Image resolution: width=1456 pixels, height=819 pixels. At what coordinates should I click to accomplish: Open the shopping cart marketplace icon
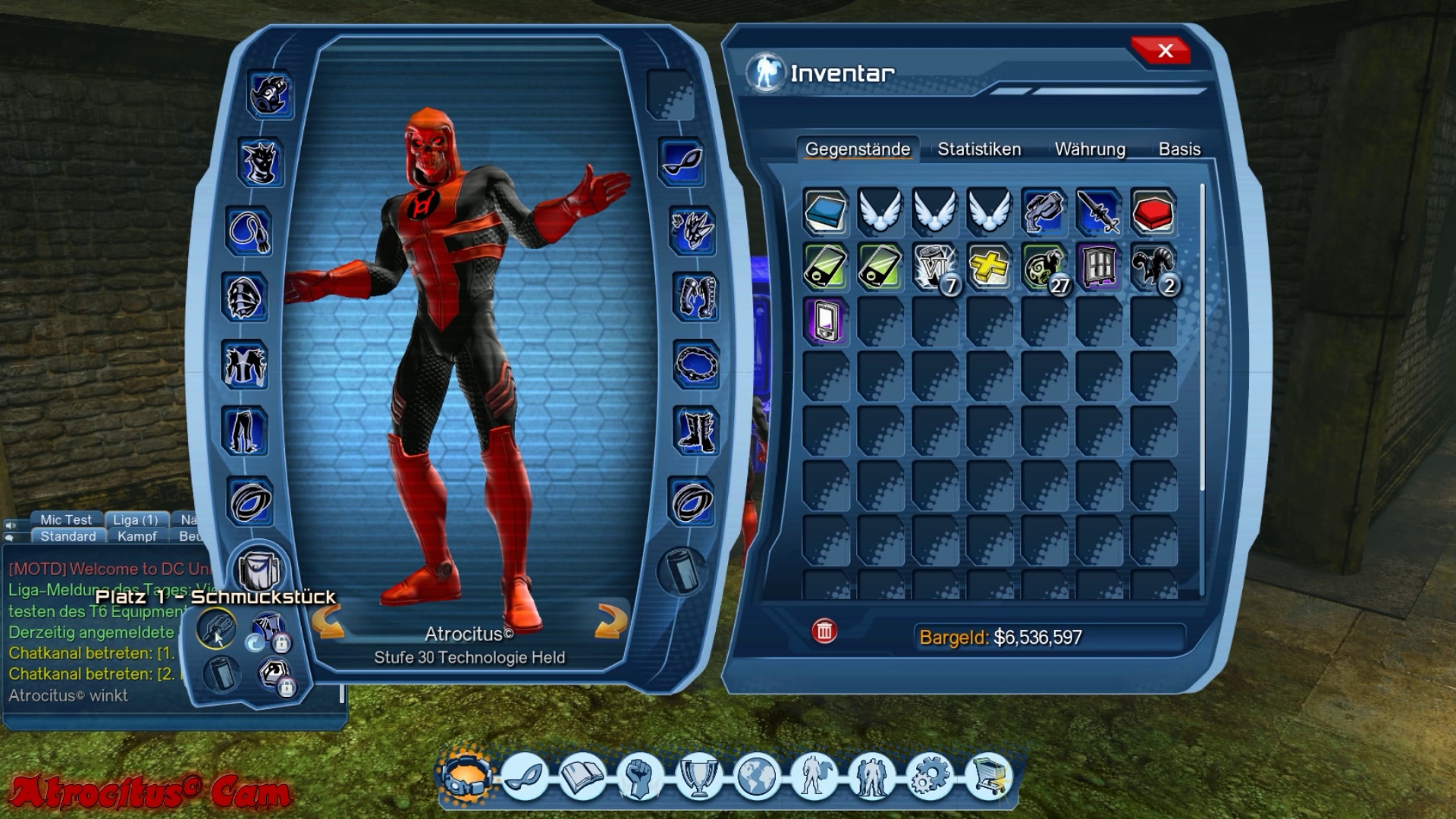(x=989, y=777)
